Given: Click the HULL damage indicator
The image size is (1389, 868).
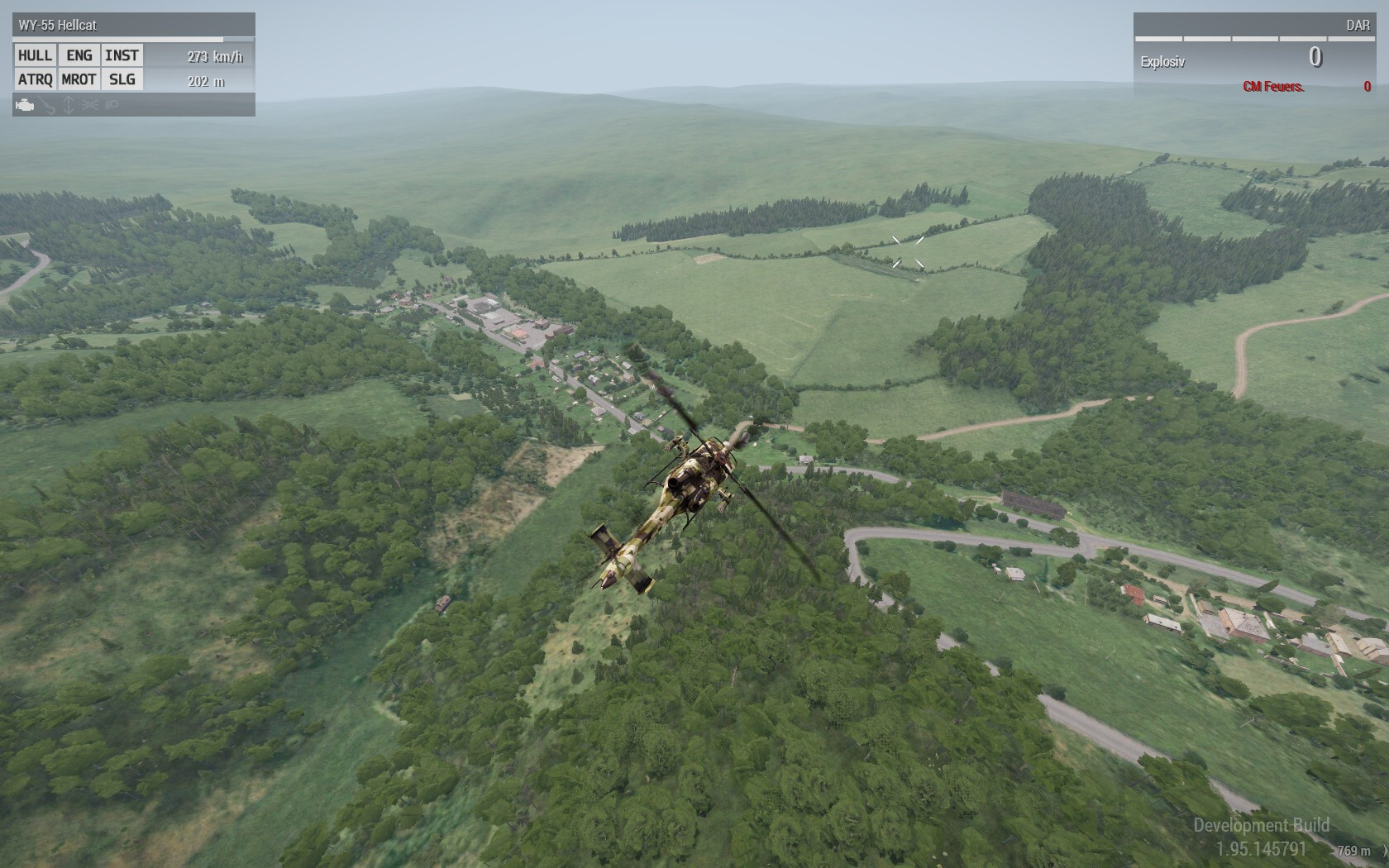Looking at the screenshot, I should [35, 55].
